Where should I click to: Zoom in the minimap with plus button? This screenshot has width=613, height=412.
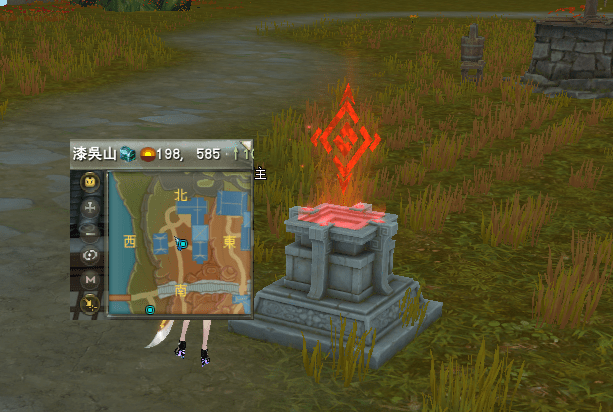tap(90, 207)
